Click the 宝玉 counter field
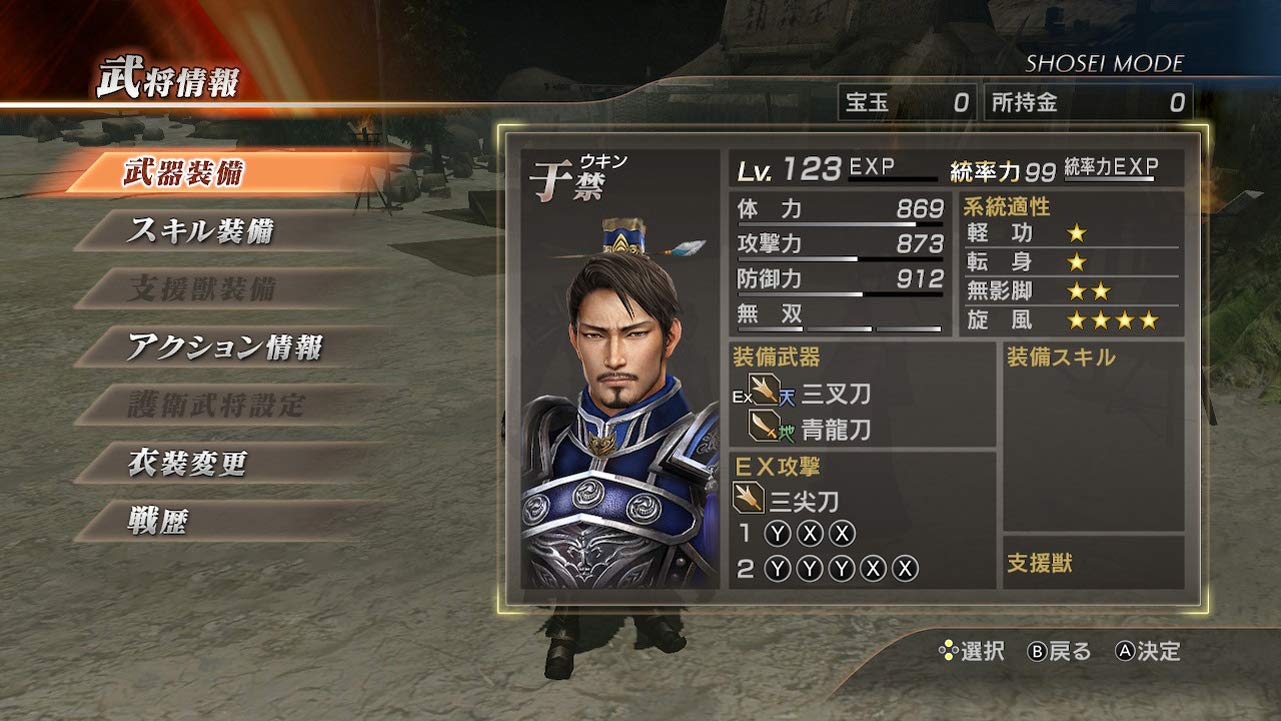The height and width of the screenshot is (721, 1281). (909, 99)
